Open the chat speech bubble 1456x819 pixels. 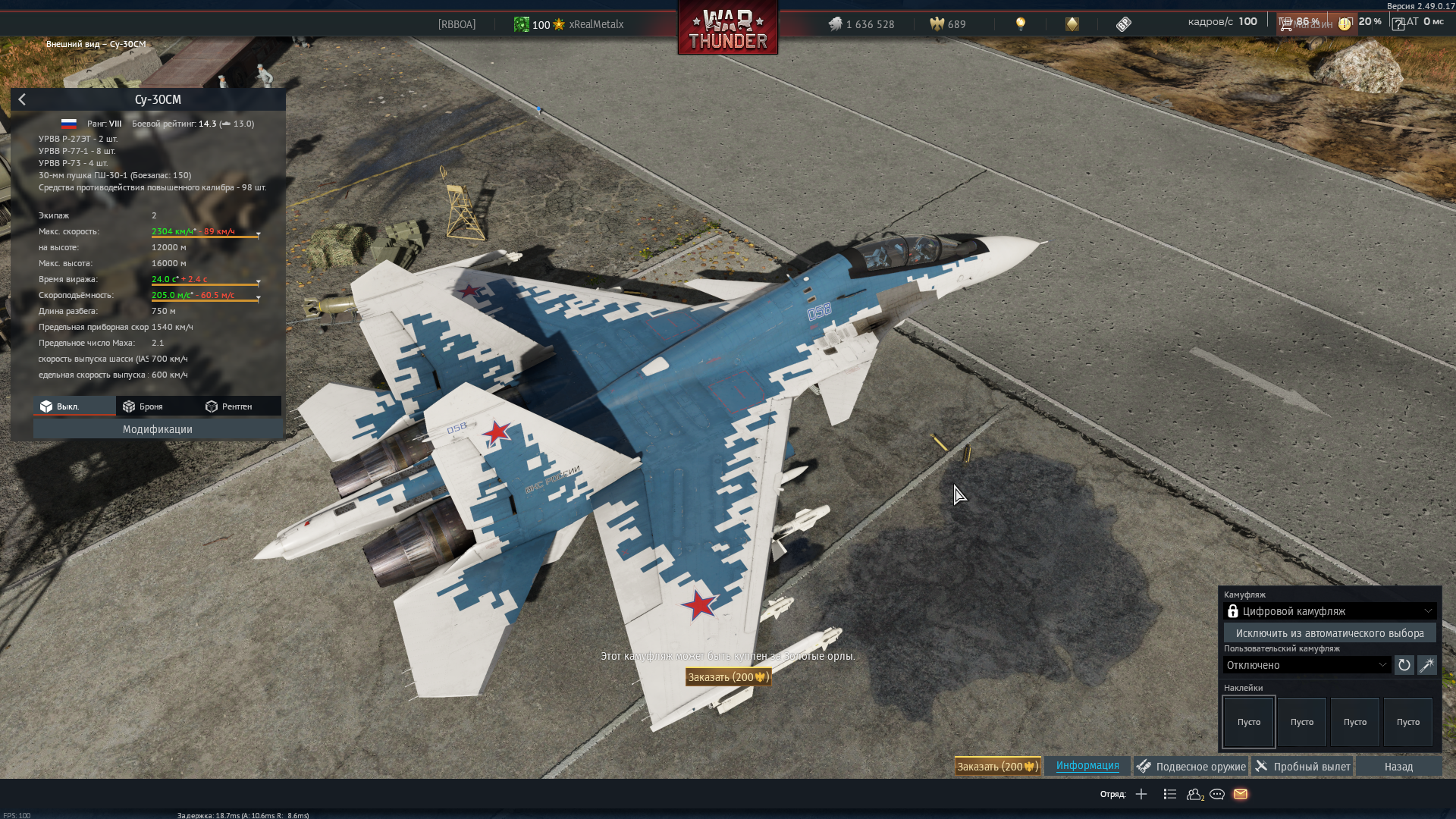tap(1217, 794)
